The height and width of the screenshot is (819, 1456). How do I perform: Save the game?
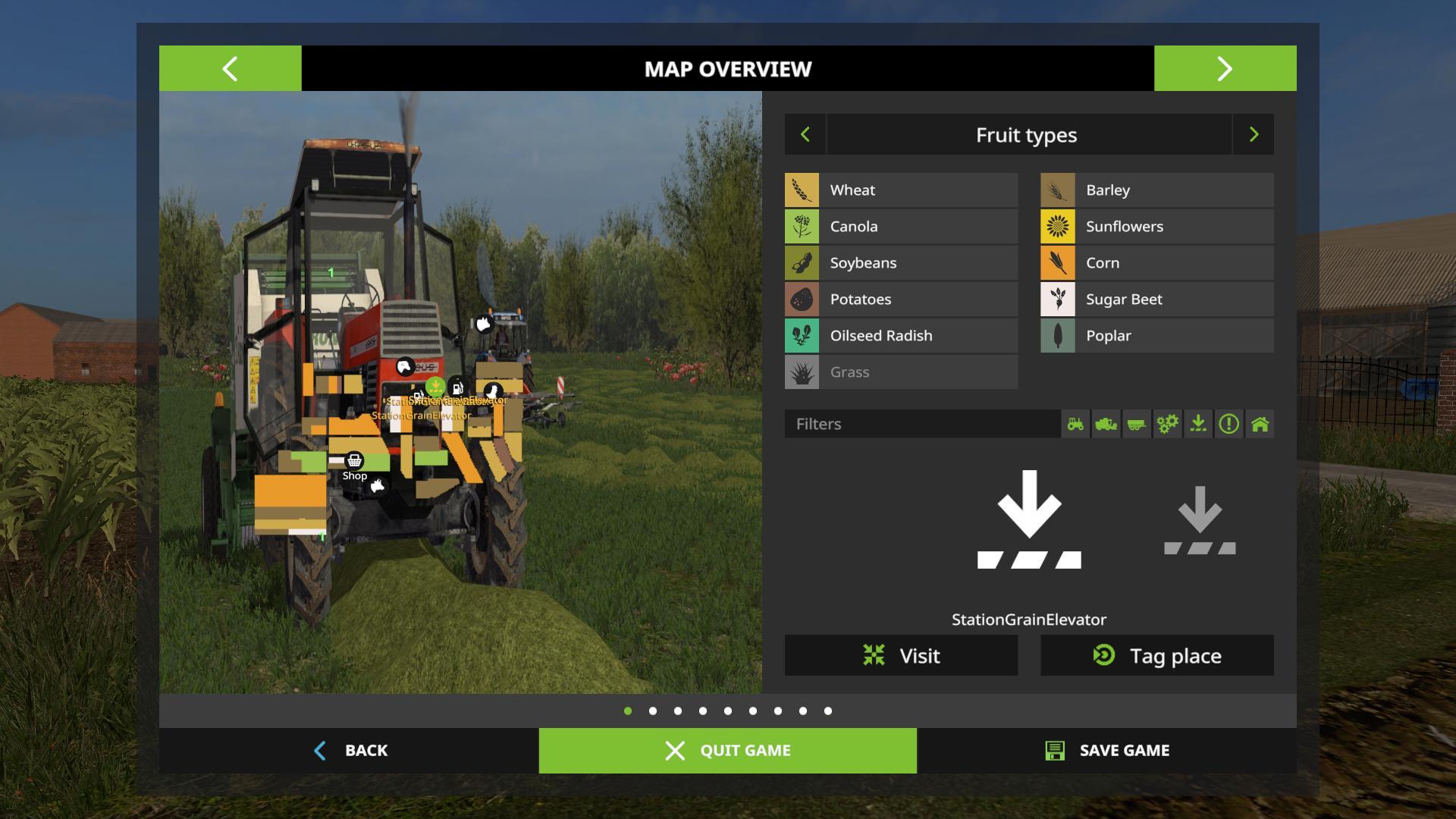pos(1106,751)
